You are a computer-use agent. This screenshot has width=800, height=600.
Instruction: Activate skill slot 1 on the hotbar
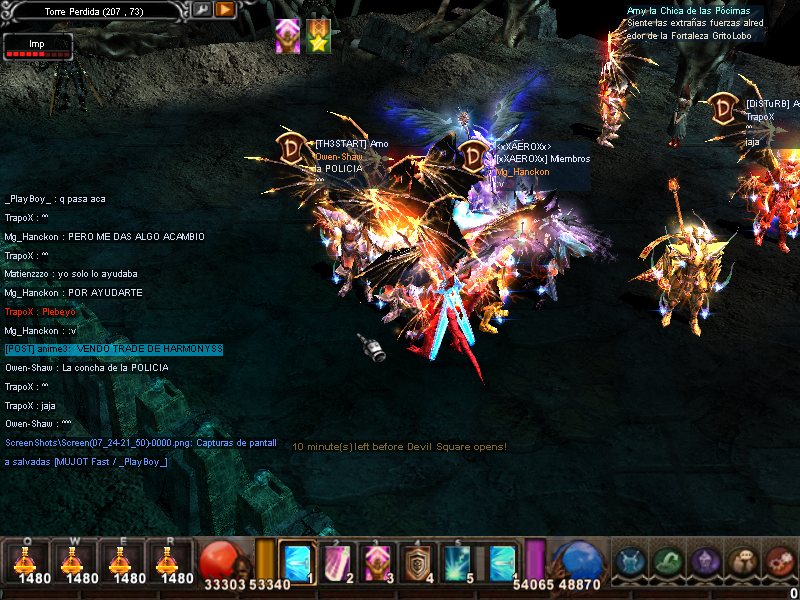tap(297, 562)
